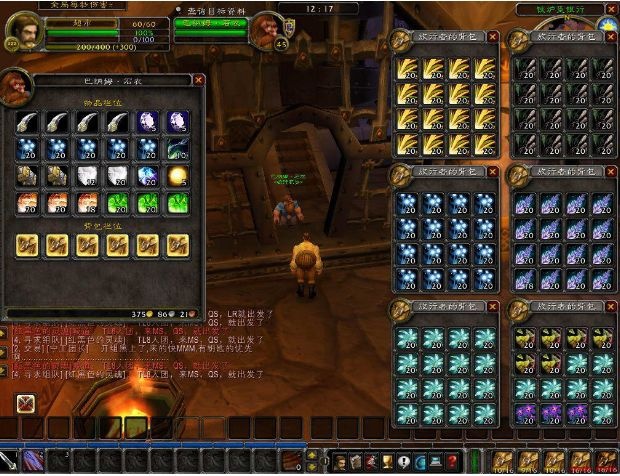The height and width of the screenshot is (476, 620).
Task: Close the bank window
Action: click(x=198, y=79)
